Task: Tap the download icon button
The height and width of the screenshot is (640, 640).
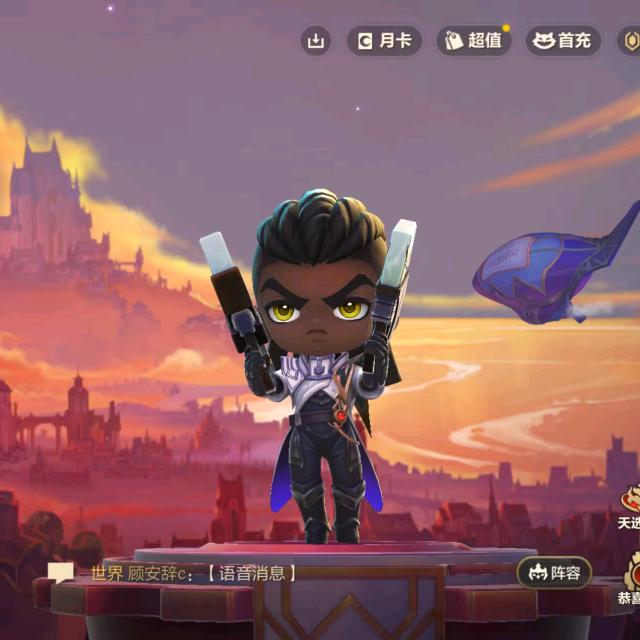Action: pyautogui.click(x=316, y=41)
